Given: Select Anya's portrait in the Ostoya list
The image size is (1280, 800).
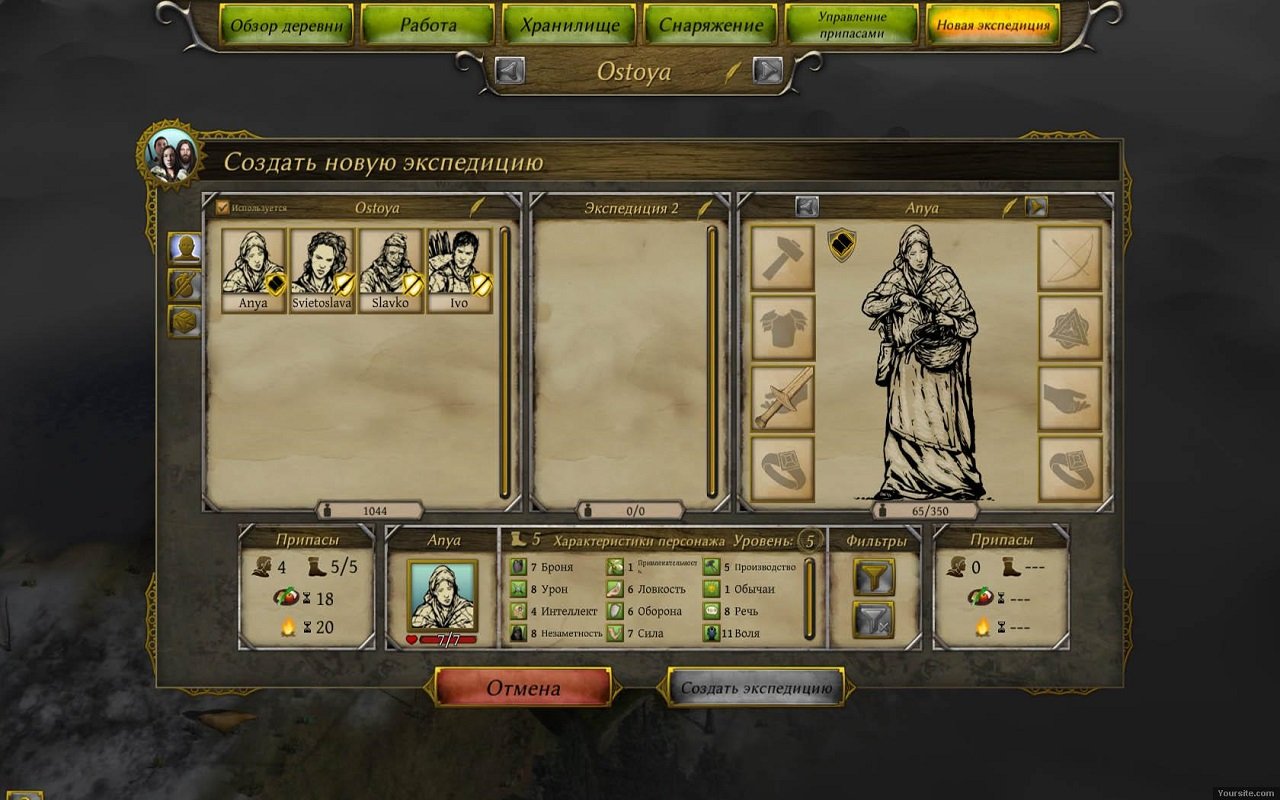Looking at the screenshot, I should (253, 270).
